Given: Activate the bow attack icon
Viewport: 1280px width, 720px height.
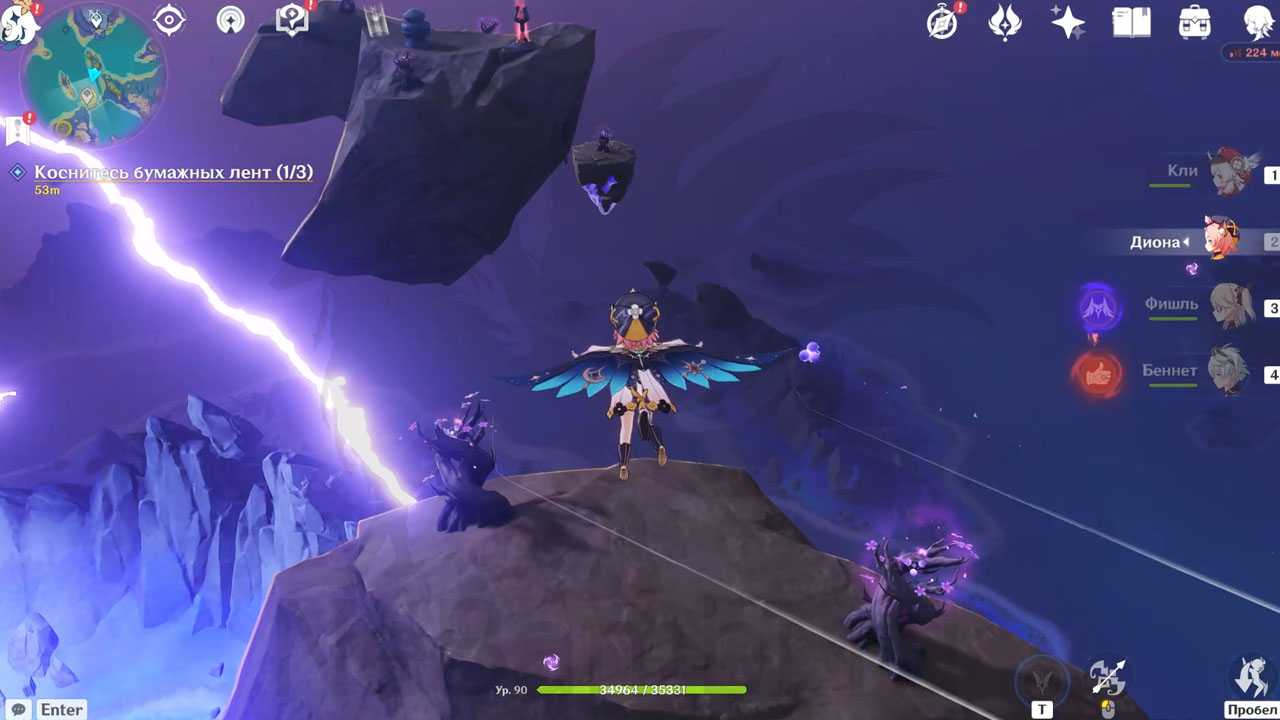Looking at the screenshot, I should point(1107,679).
